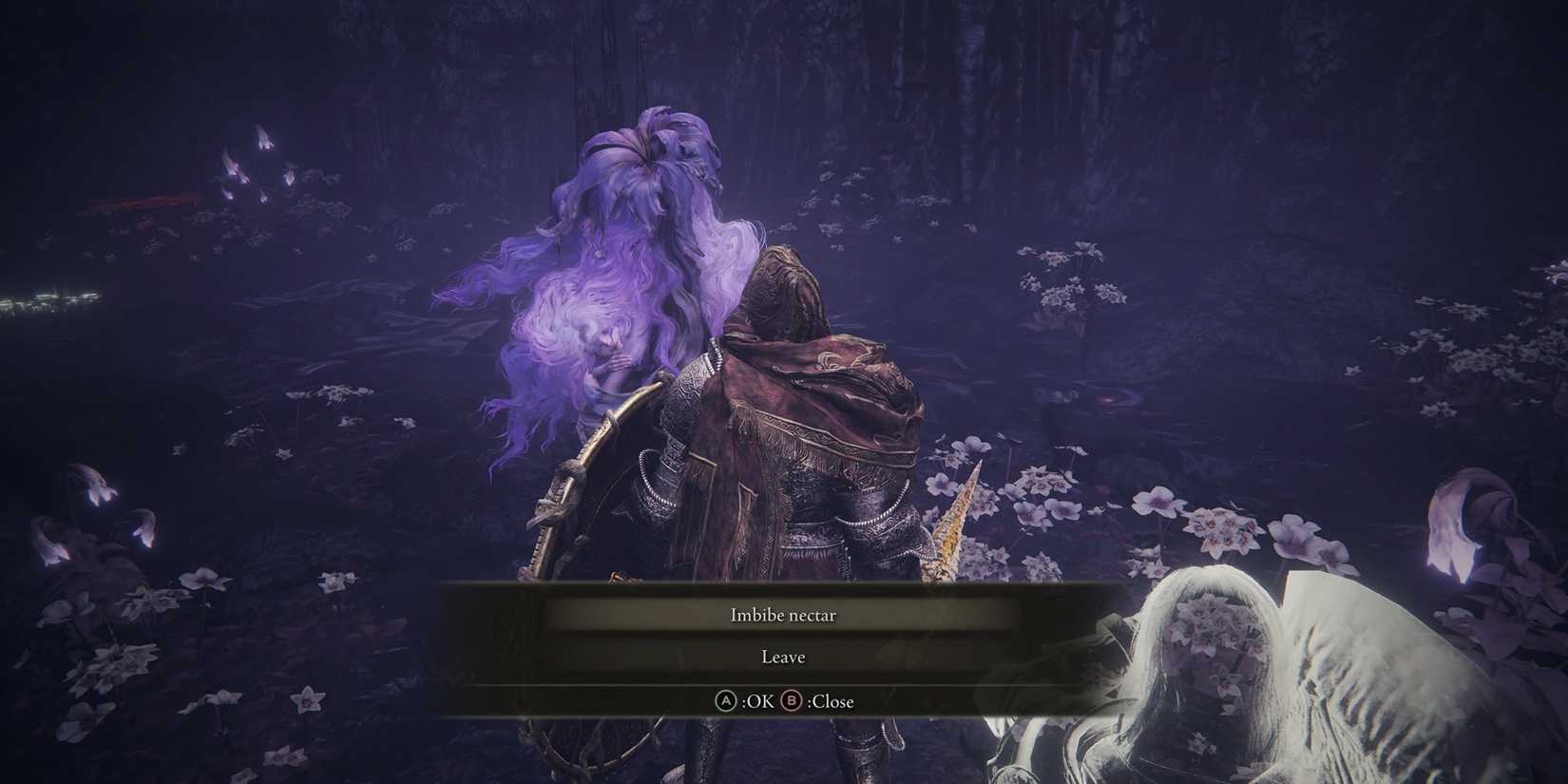This screenshot has width=1568, height=784.
Task: Click the highlighted "Imbibe nectar" selection bar
Action: pos(781,615)
